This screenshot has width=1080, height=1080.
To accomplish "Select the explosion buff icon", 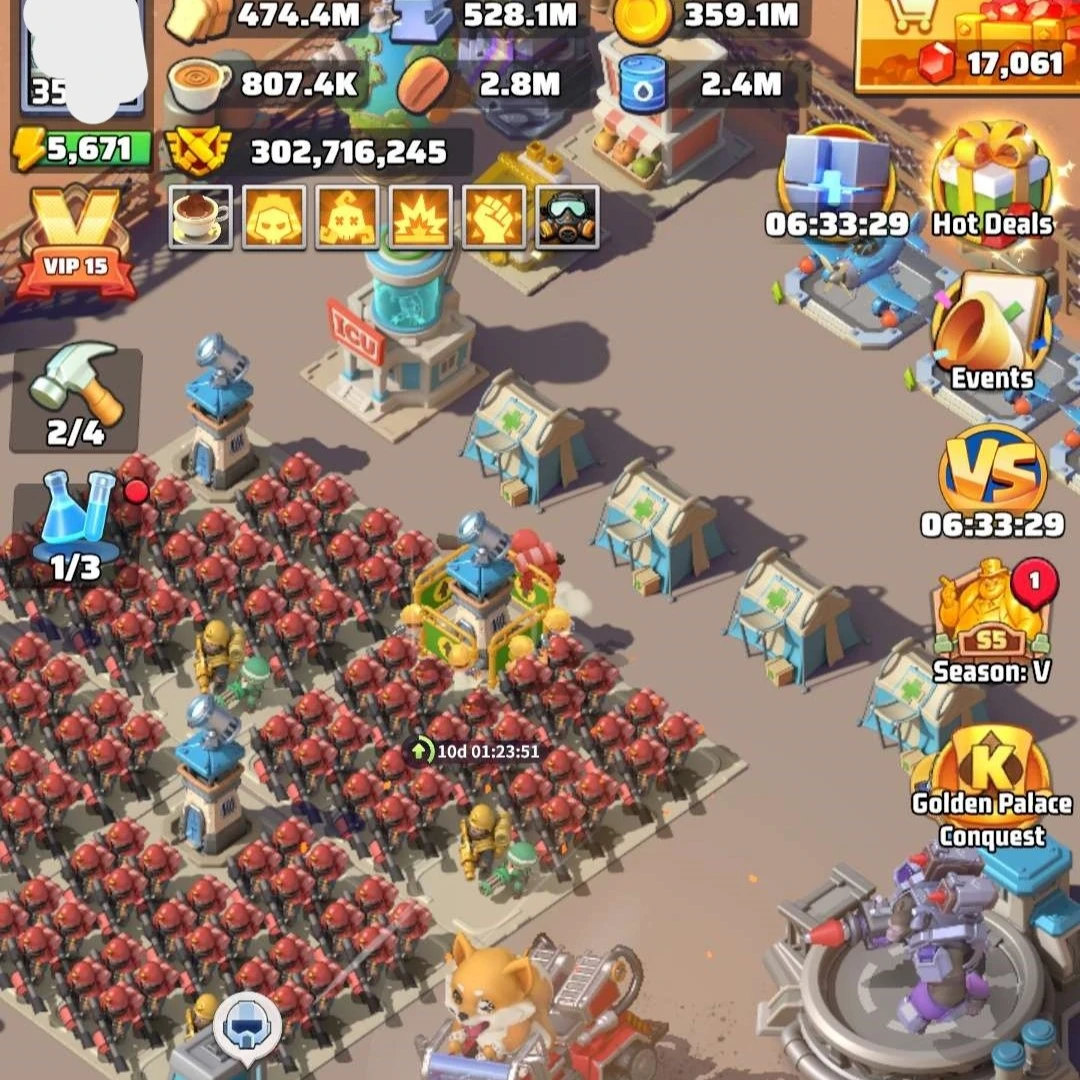I will pyautogui.click(x=421, y=216).
